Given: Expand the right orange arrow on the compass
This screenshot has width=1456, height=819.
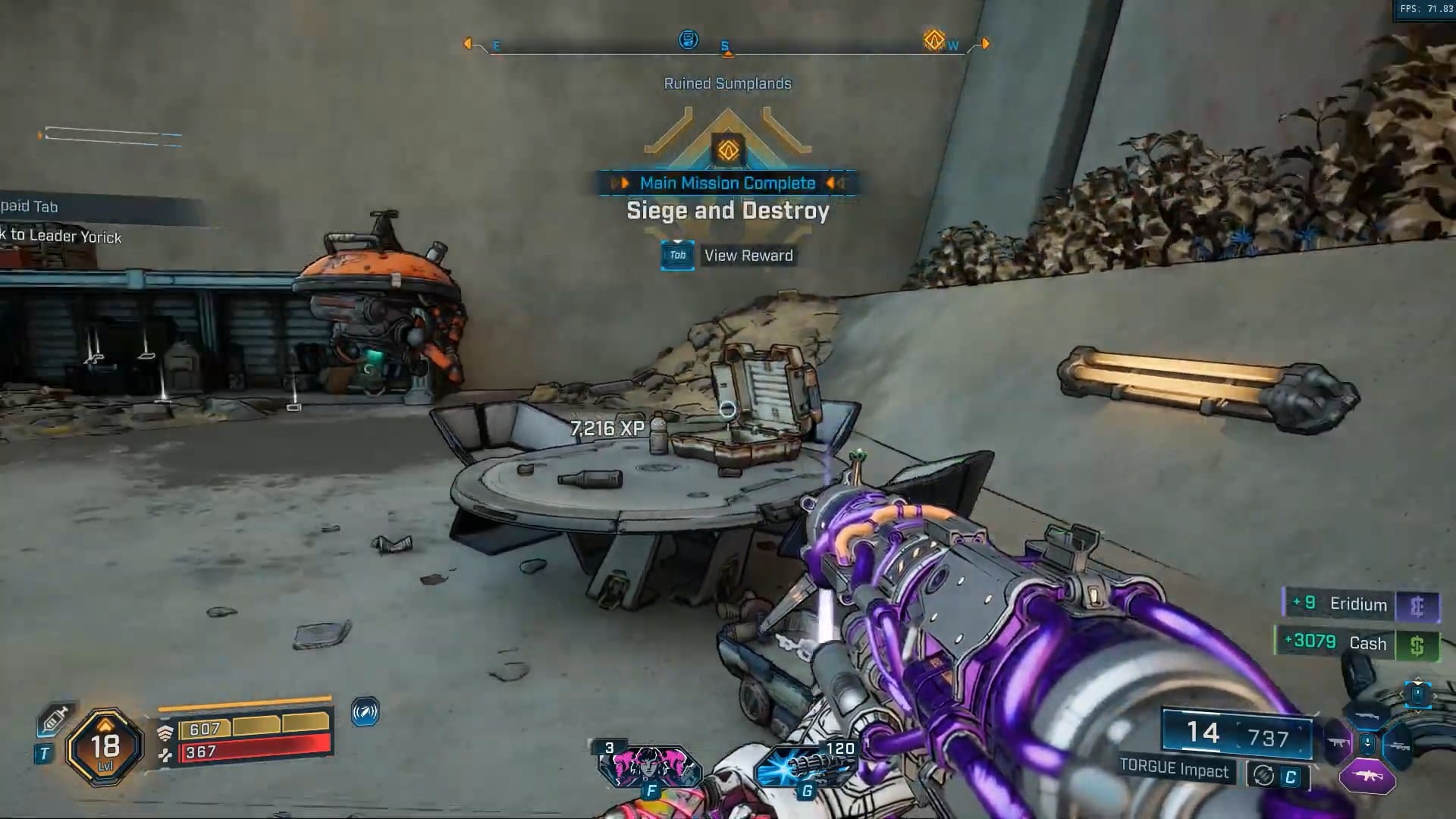Looking at the screenshot, I should pyautogui.click(x=984, y=43).
